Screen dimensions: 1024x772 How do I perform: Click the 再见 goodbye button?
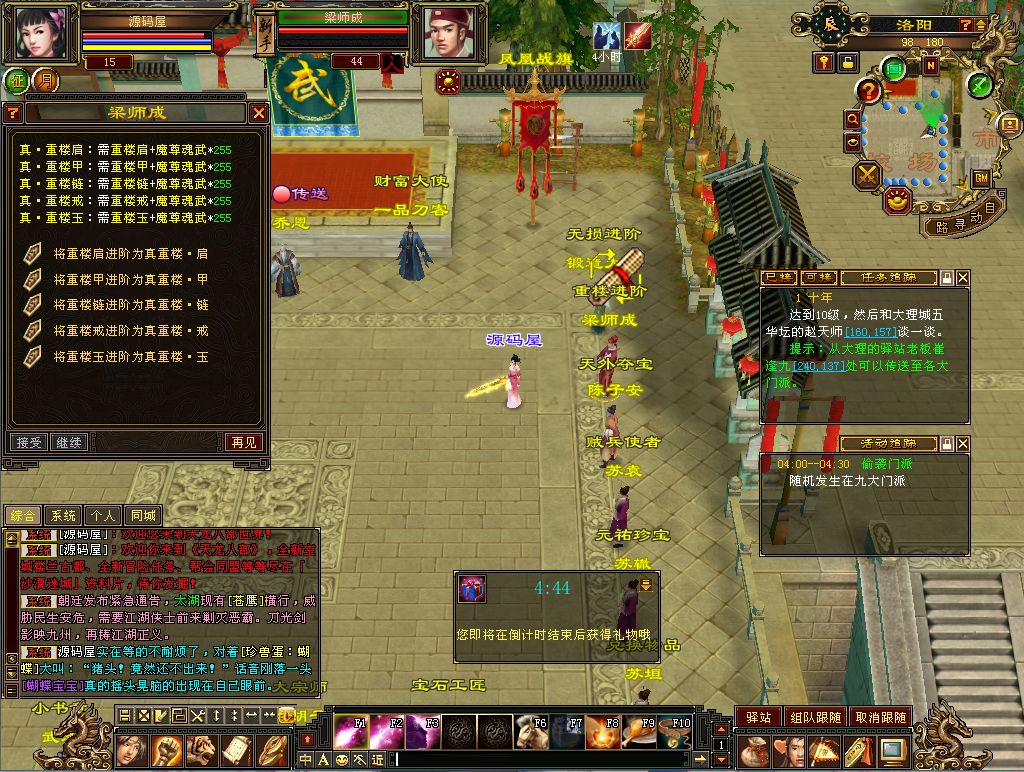243,442
